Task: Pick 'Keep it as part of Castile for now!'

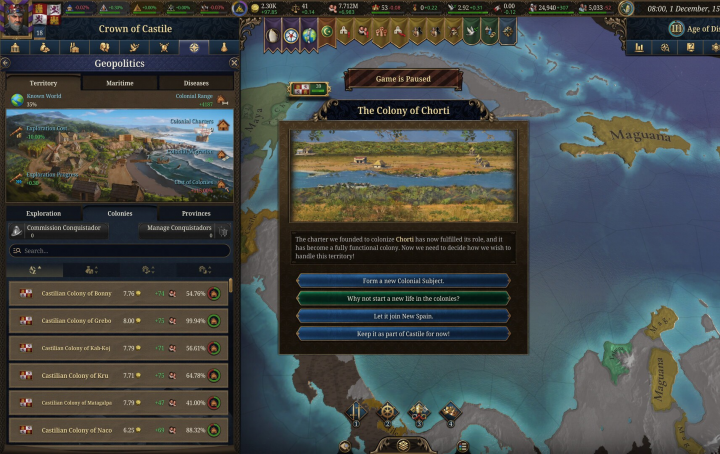Action: coord(403,333)
